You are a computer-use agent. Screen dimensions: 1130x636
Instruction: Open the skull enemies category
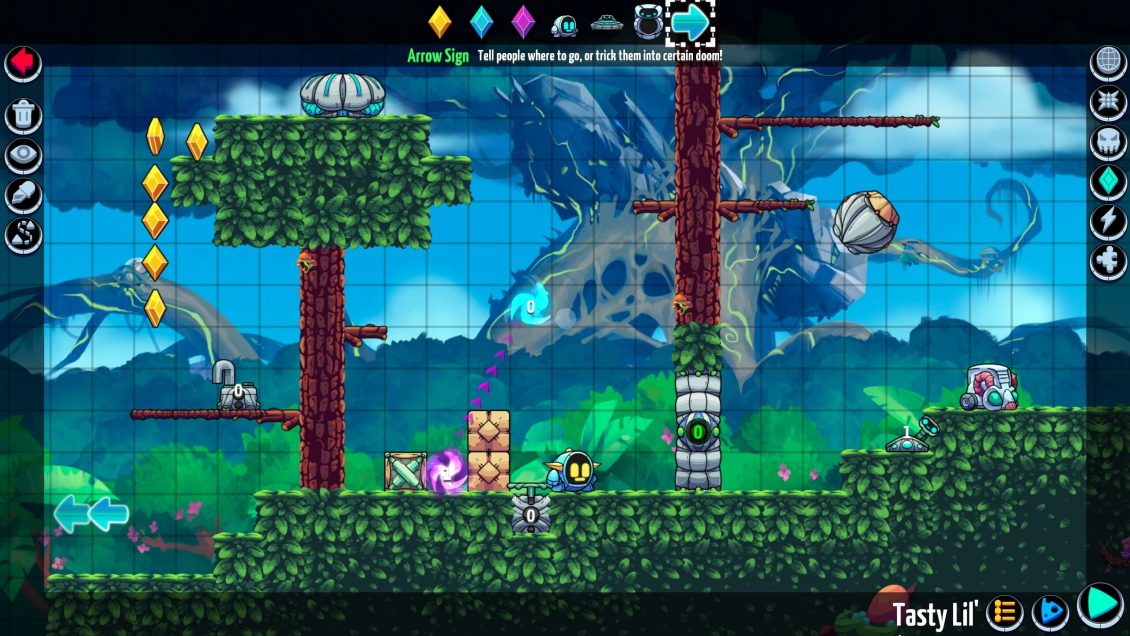[1108, 142]
